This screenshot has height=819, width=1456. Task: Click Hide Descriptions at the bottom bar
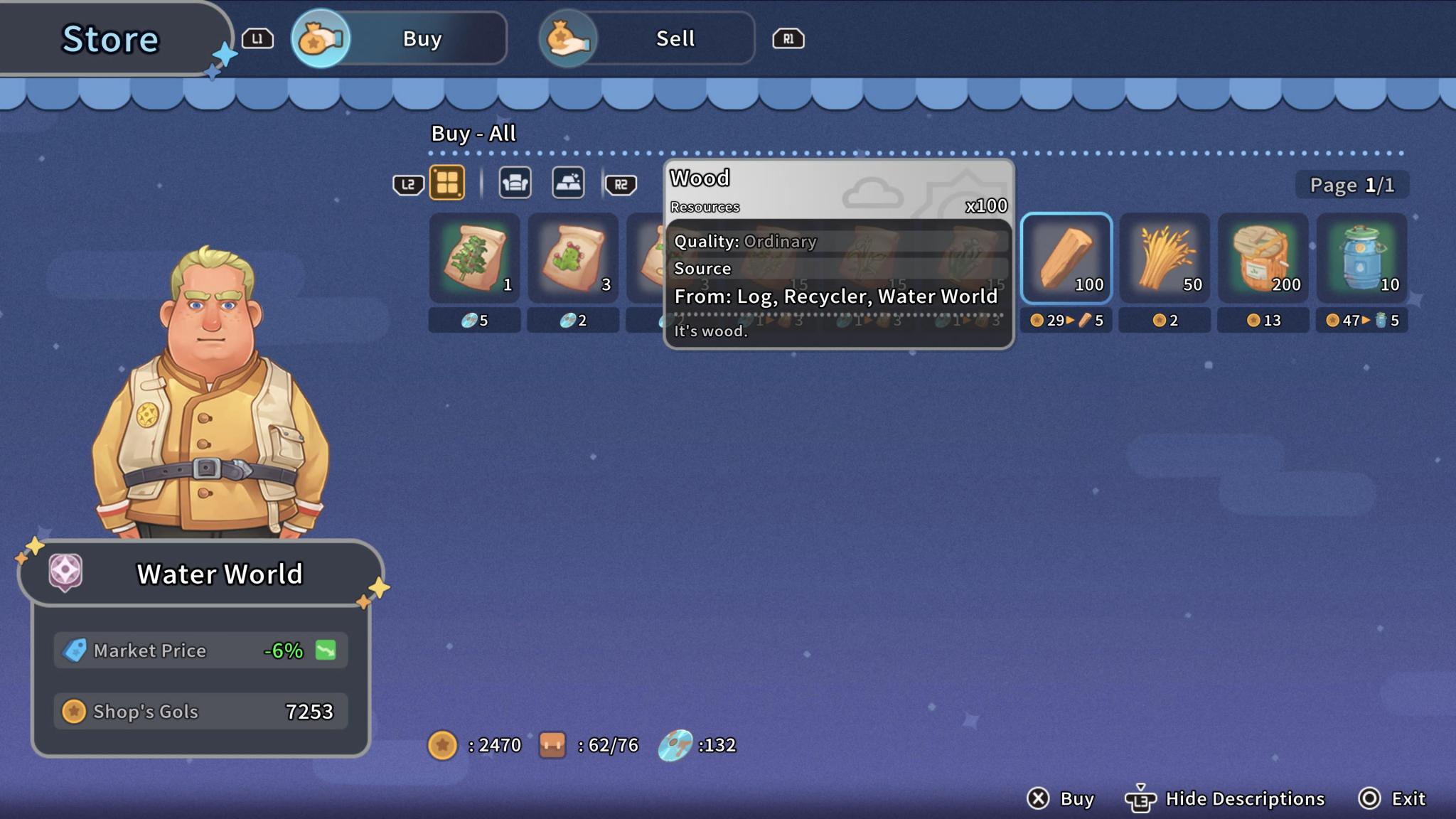(x=1243, y=798)
